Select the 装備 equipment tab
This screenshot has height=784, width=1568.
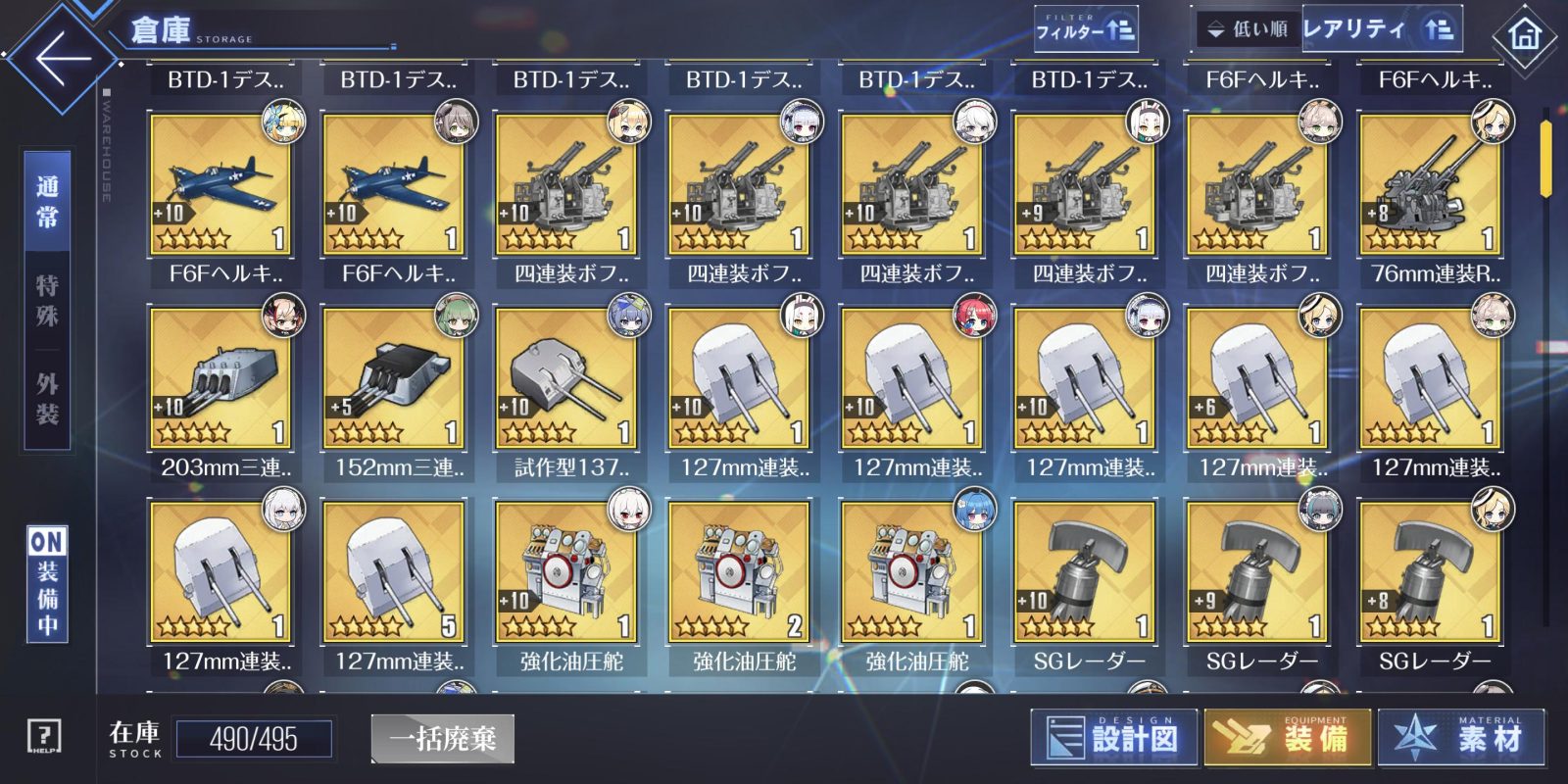1286,737
